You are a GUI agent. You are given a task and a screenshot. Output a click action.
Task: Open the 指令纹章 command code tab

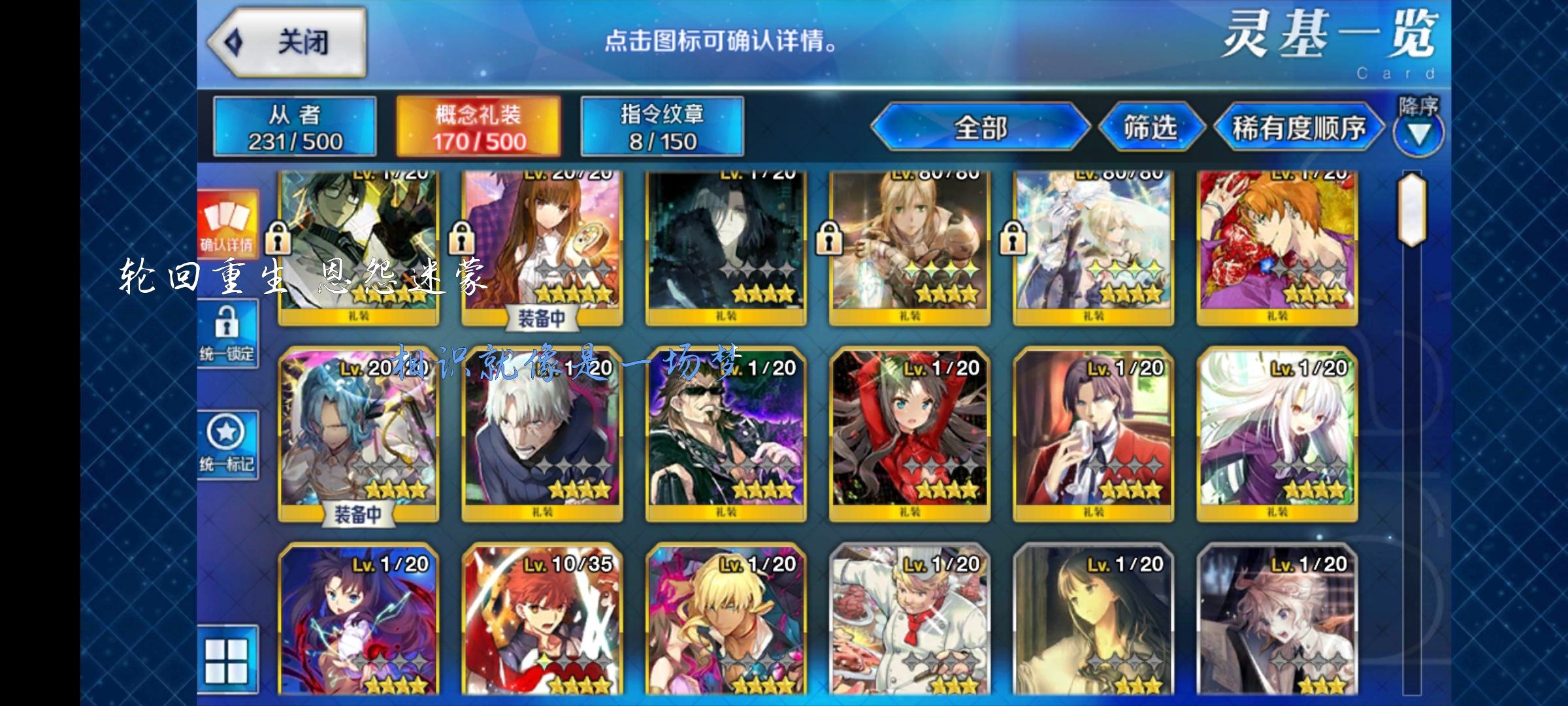(x=662, y=127)
